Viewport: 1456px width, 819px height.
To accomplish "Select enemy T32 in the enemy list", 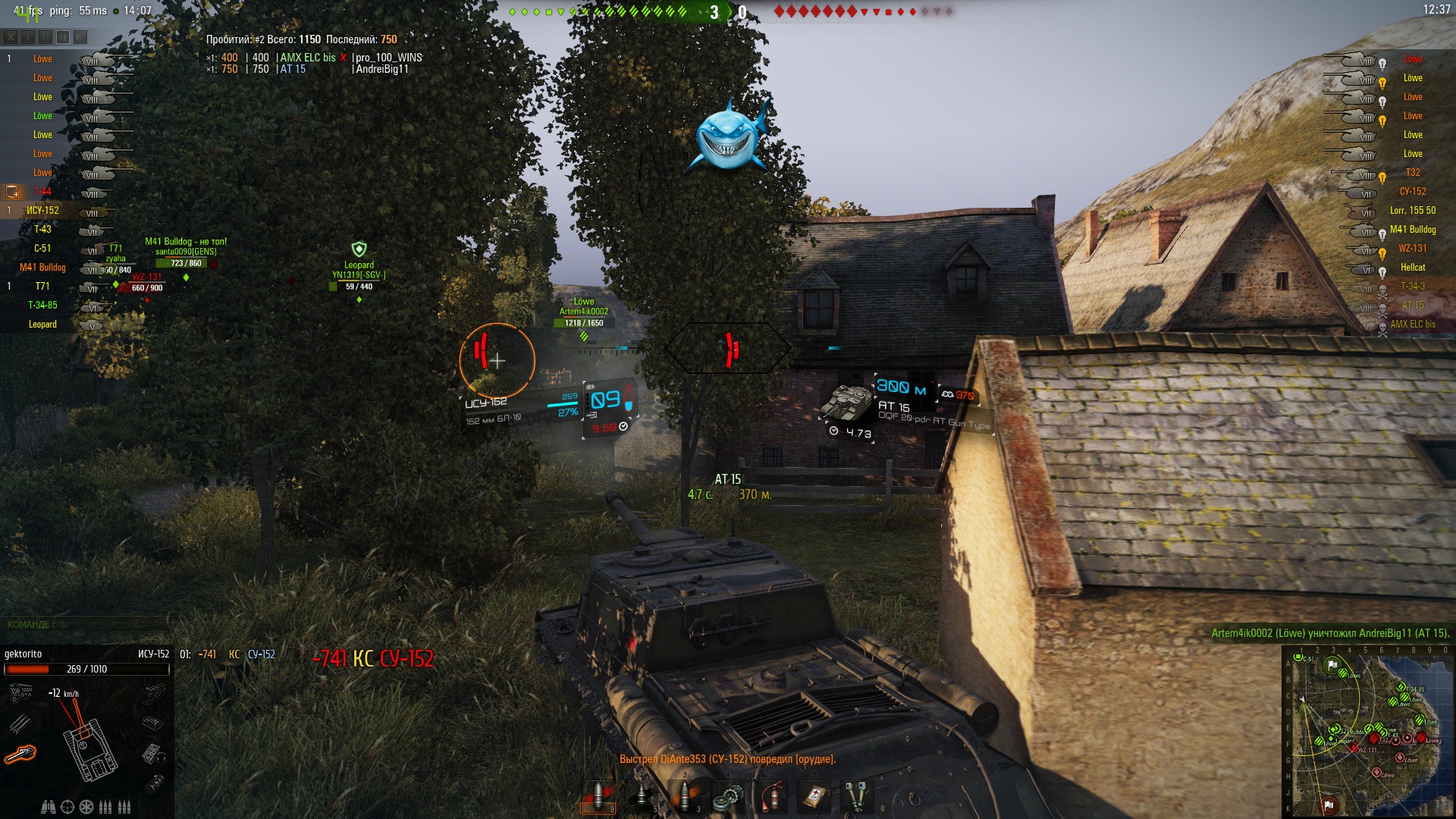I will tap(1412, 172).
